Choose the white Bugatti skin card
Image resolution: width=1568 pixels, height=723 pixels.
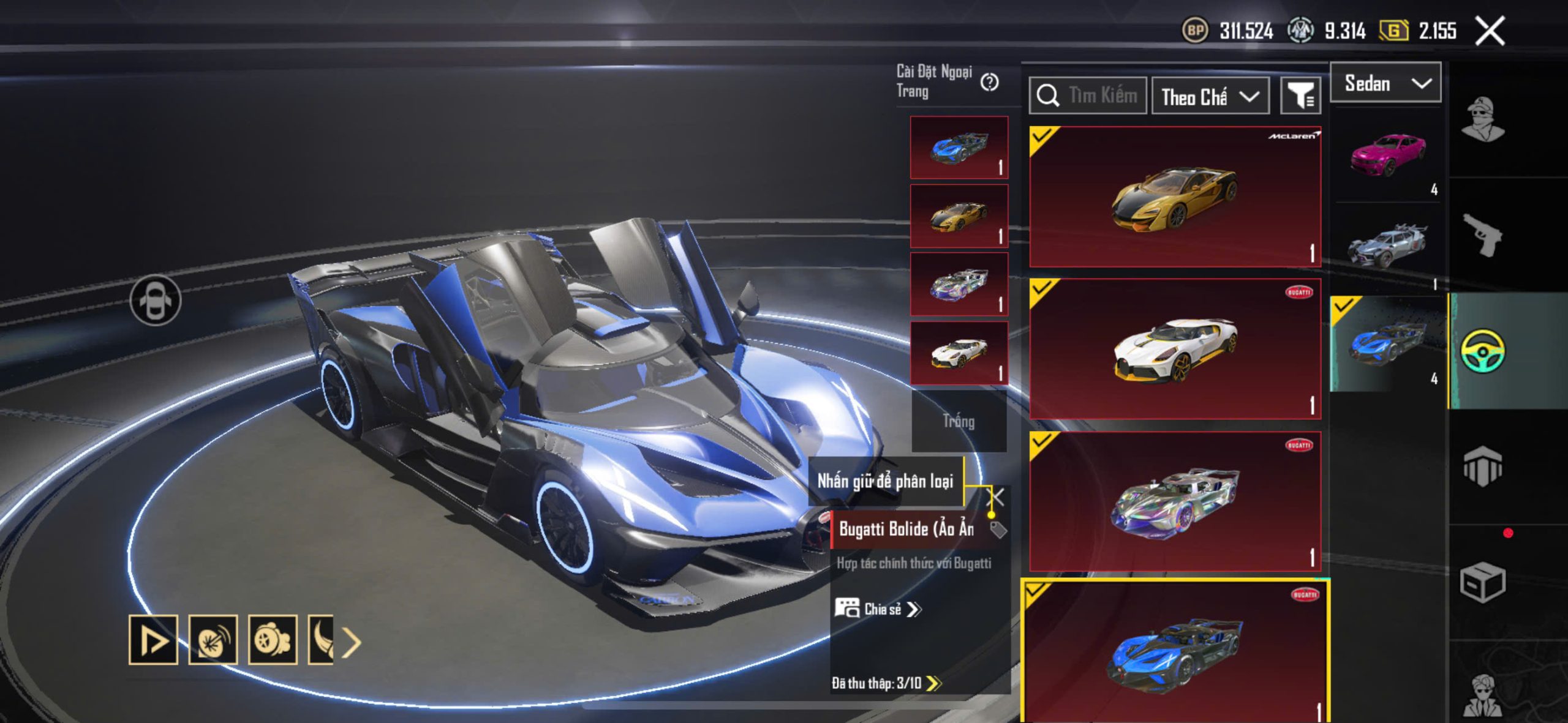tap(1175, 349)
